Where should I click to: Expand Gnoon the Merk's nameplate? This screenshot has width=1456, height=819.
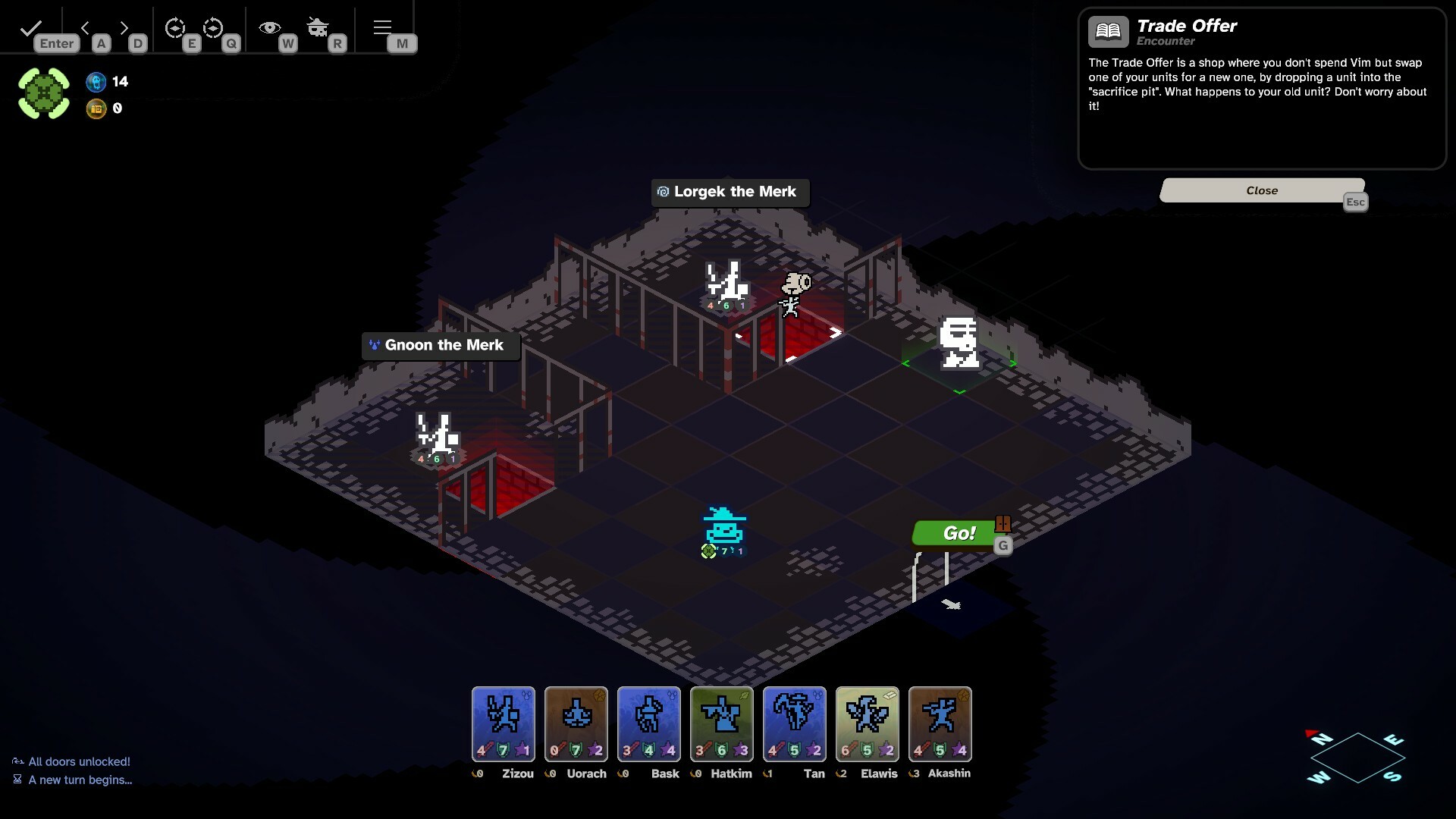pos(441,345)
